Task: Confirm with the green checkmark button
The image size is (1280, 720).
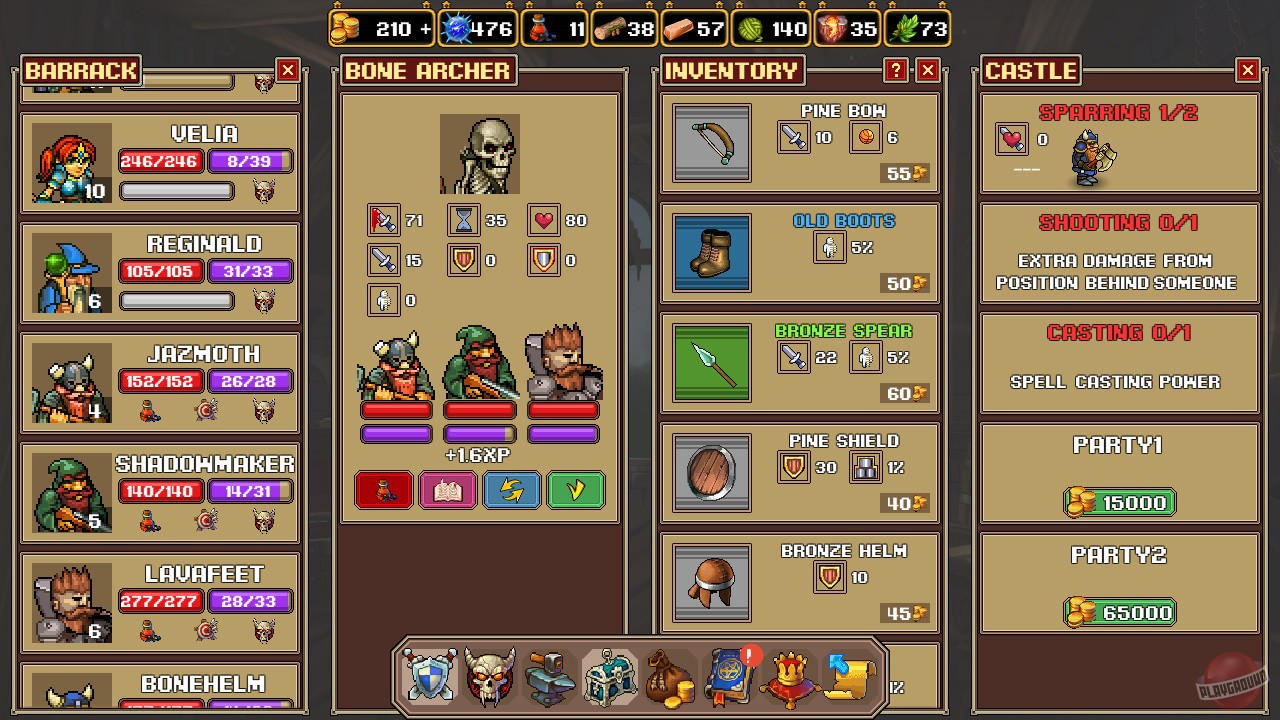Action: click(x=576, y=489)
